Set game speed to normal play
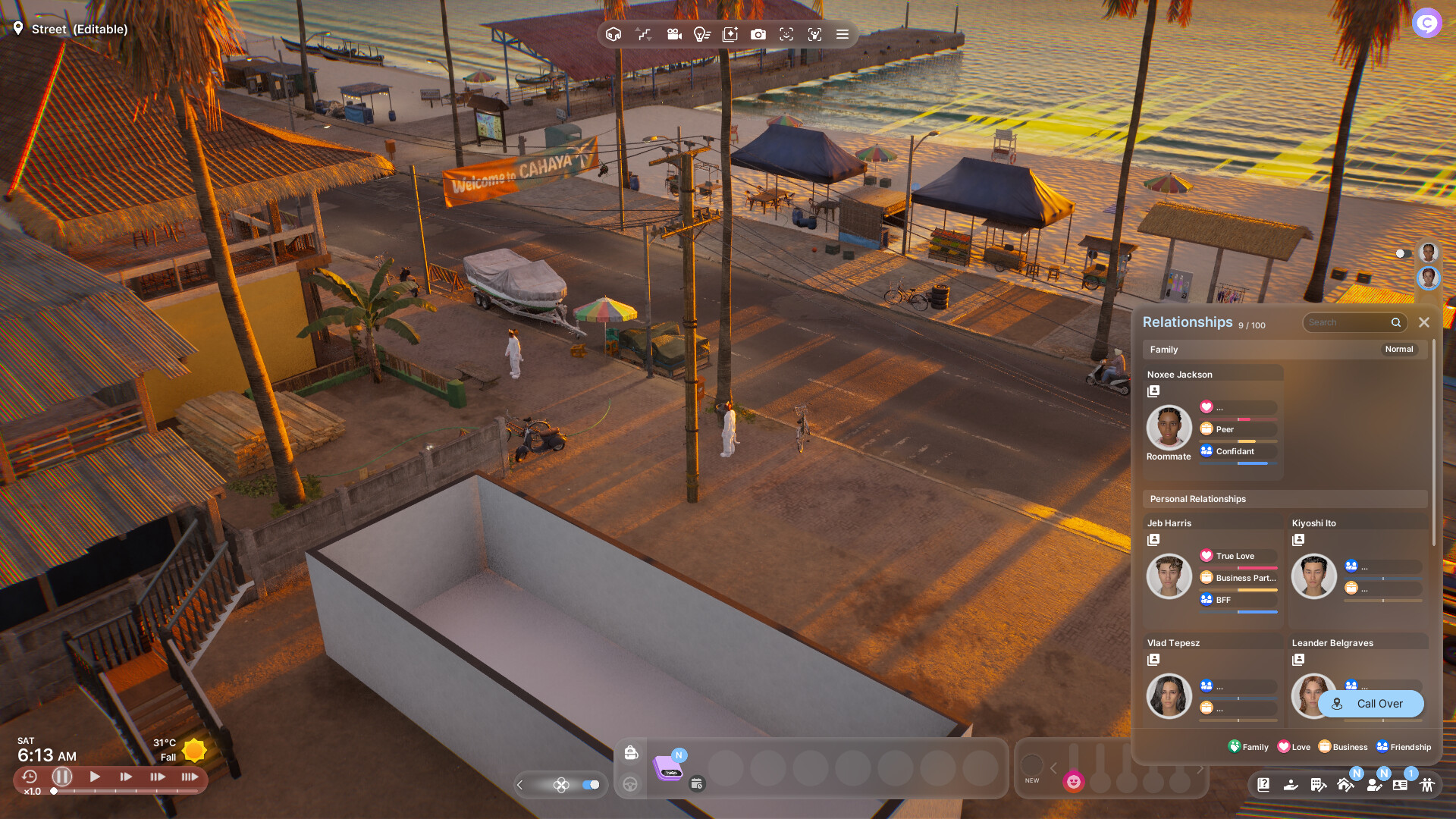1456x819 pixels. pos(95,777)
